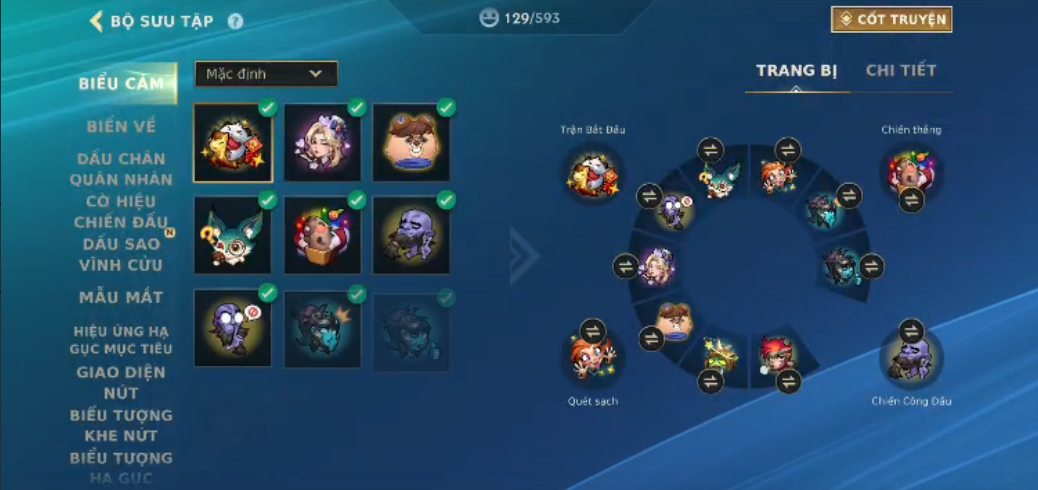Screen dimensions: 1038x490
Task: Swap the Chiến thắng emote slot
Action: tap(911, 200)
